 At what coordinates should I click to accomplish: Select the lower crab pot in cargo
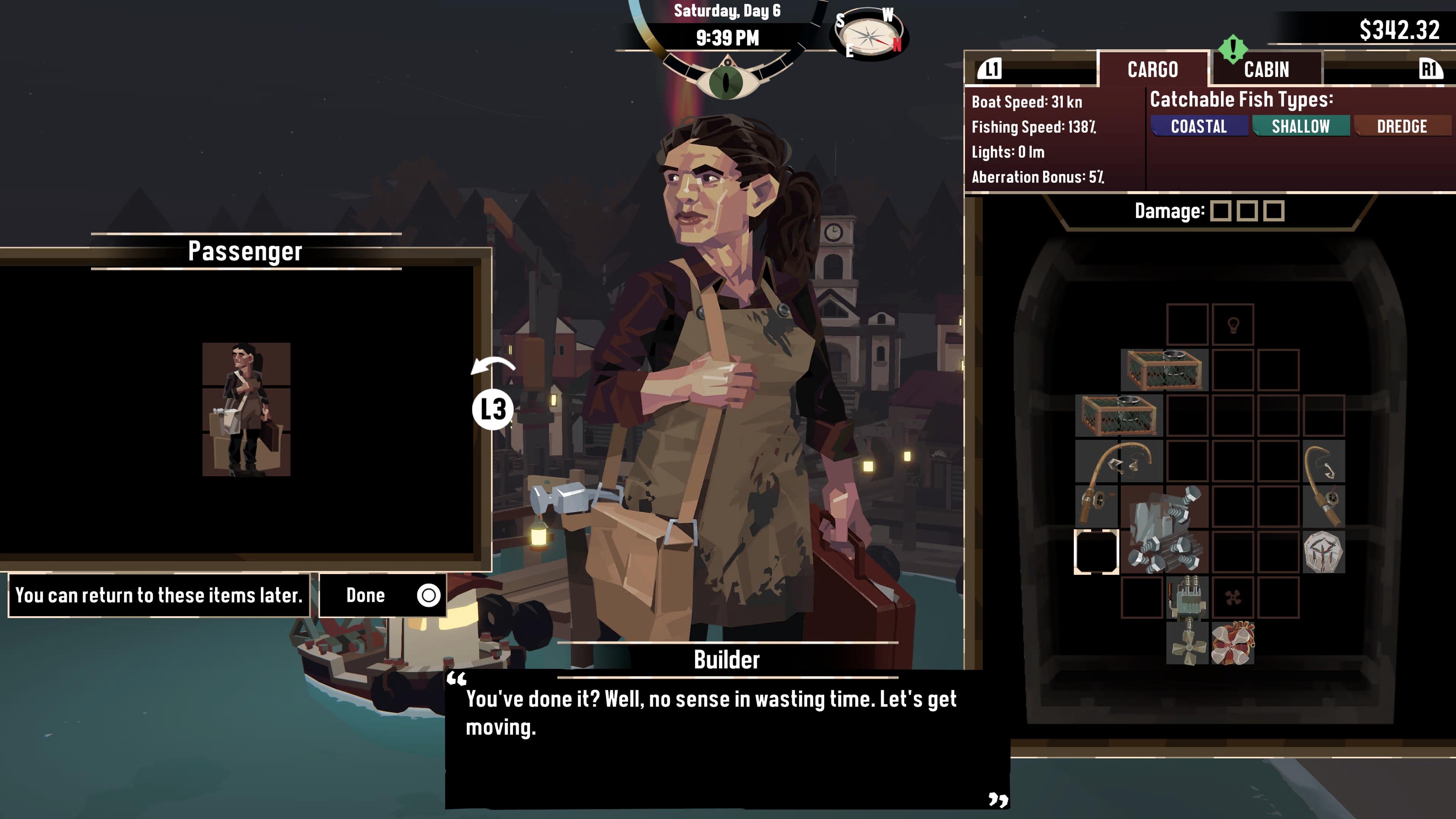point(1119,416)
